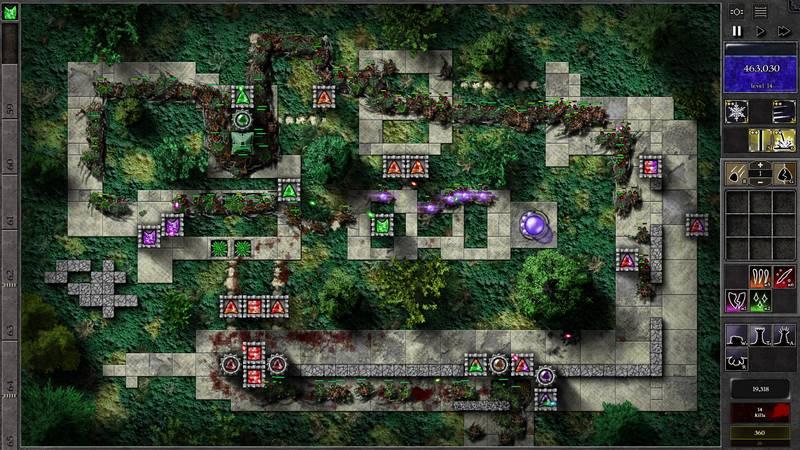This screenshot has height=450, width=800.
Task: Set game to normal play speed
Action: (x=760, y=31)
